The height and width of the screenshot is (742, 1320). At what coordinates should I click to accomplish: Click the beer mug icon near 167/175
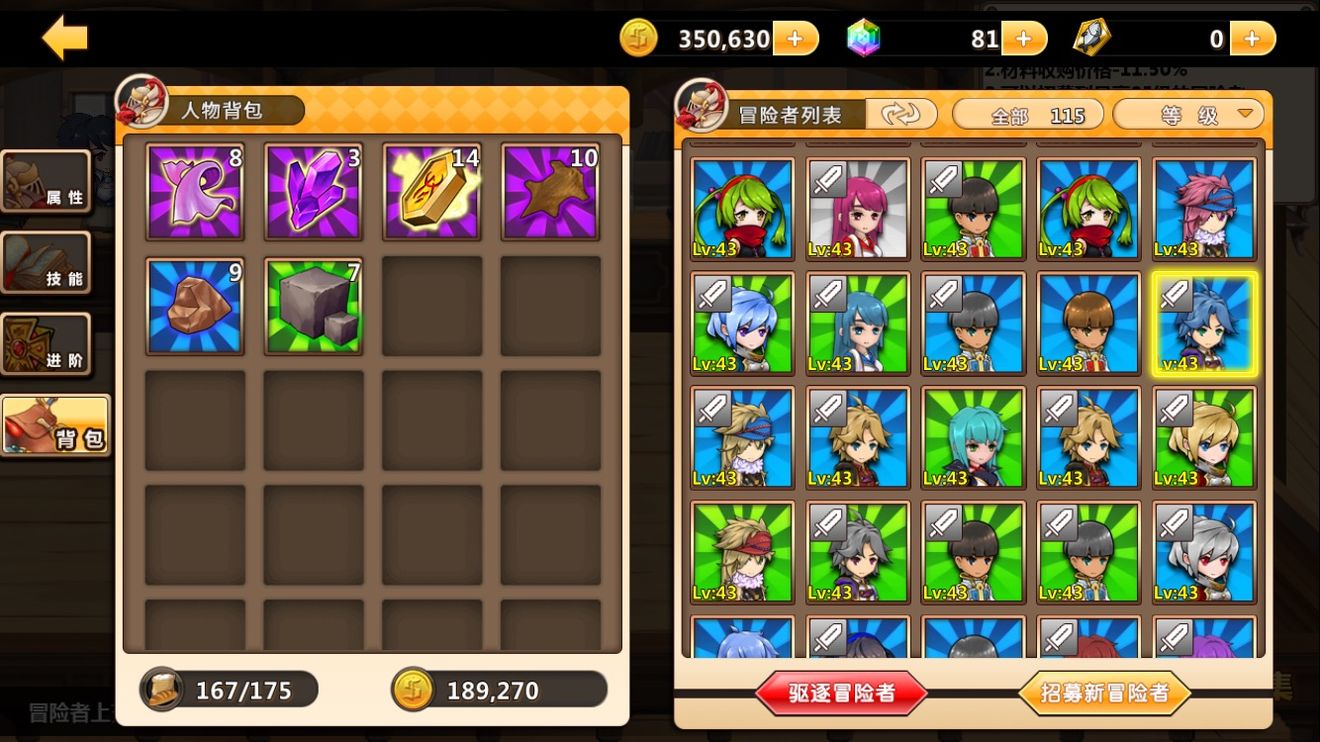[160, 688]
